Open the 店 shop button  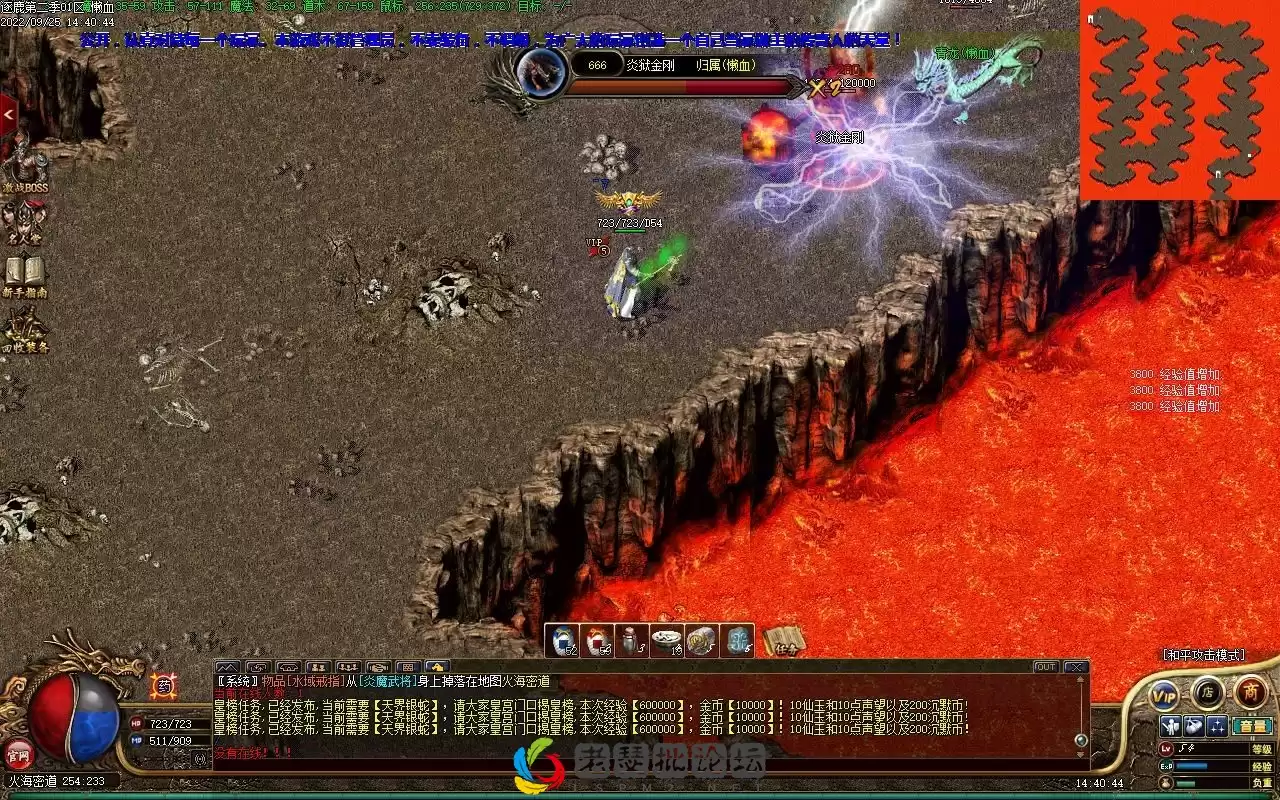click(x=1207, y=691)
